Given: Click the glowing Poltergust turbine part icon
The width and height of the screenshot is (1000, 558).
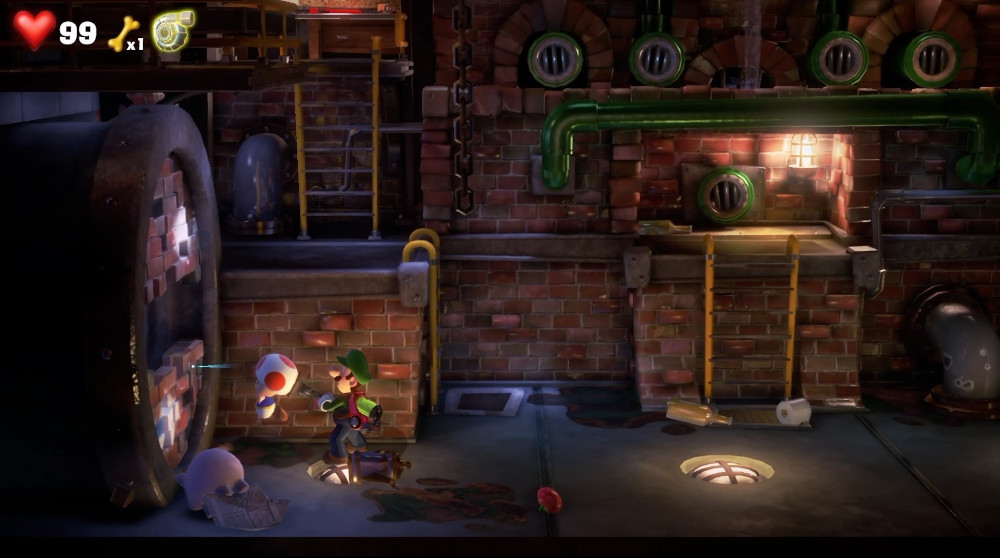Looking at the screenshot, I should click(x=173, y=31).
